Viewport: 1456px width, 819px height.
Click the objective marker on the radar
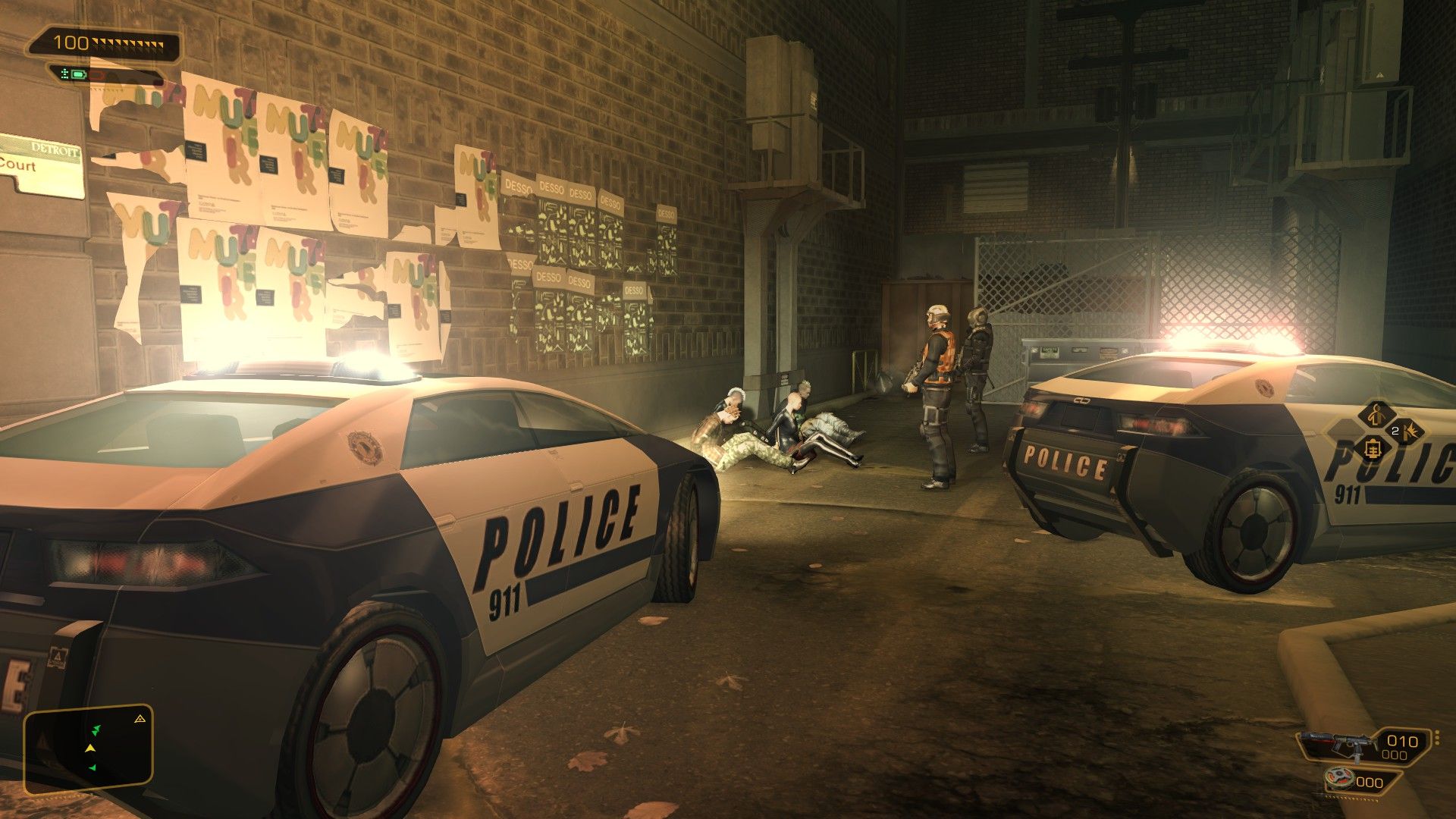pyautogui.click(x=140, y=718)
